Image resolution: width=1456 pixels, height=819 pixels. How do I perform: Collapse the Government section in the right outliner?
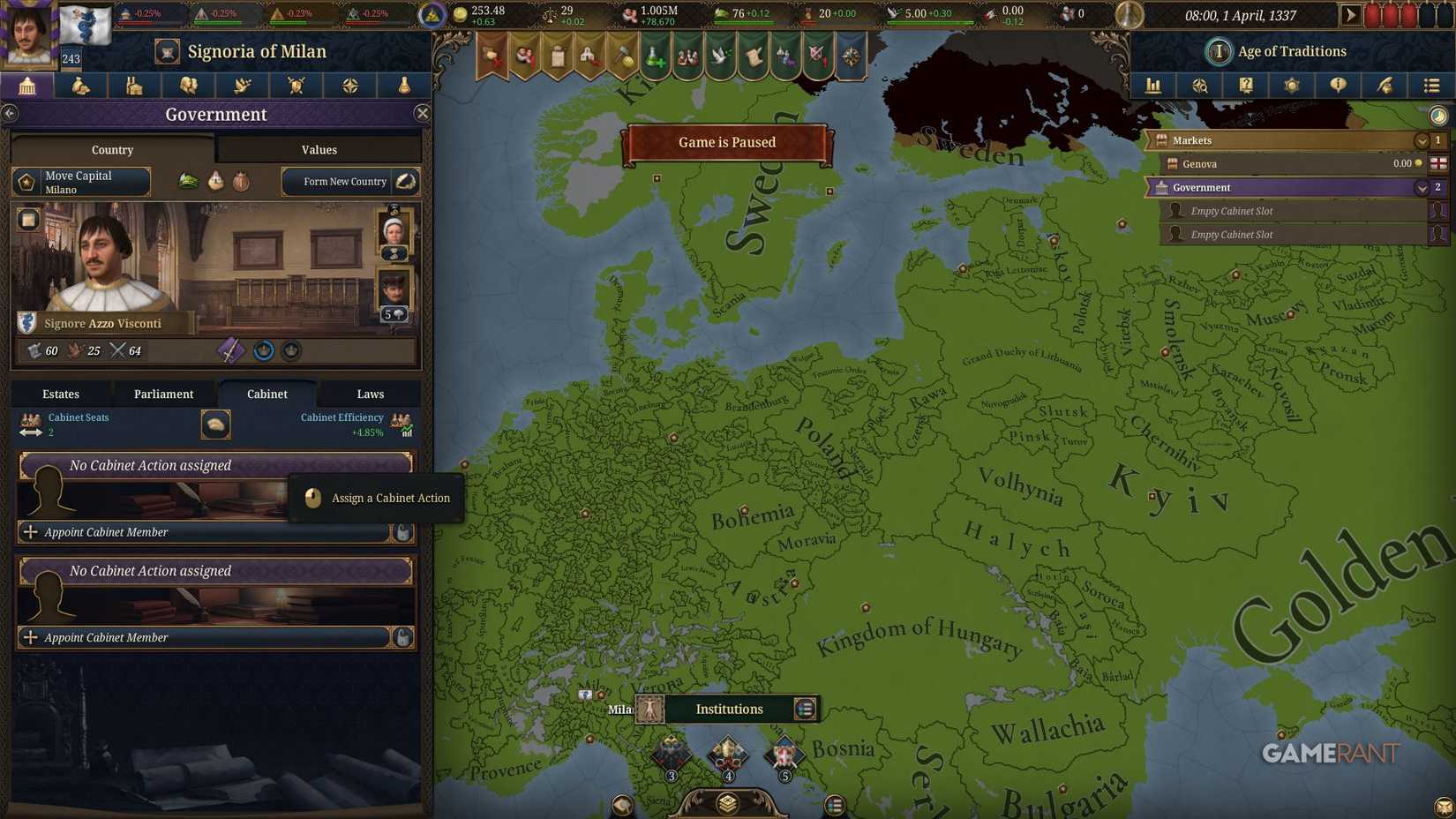coord(1422,187)
